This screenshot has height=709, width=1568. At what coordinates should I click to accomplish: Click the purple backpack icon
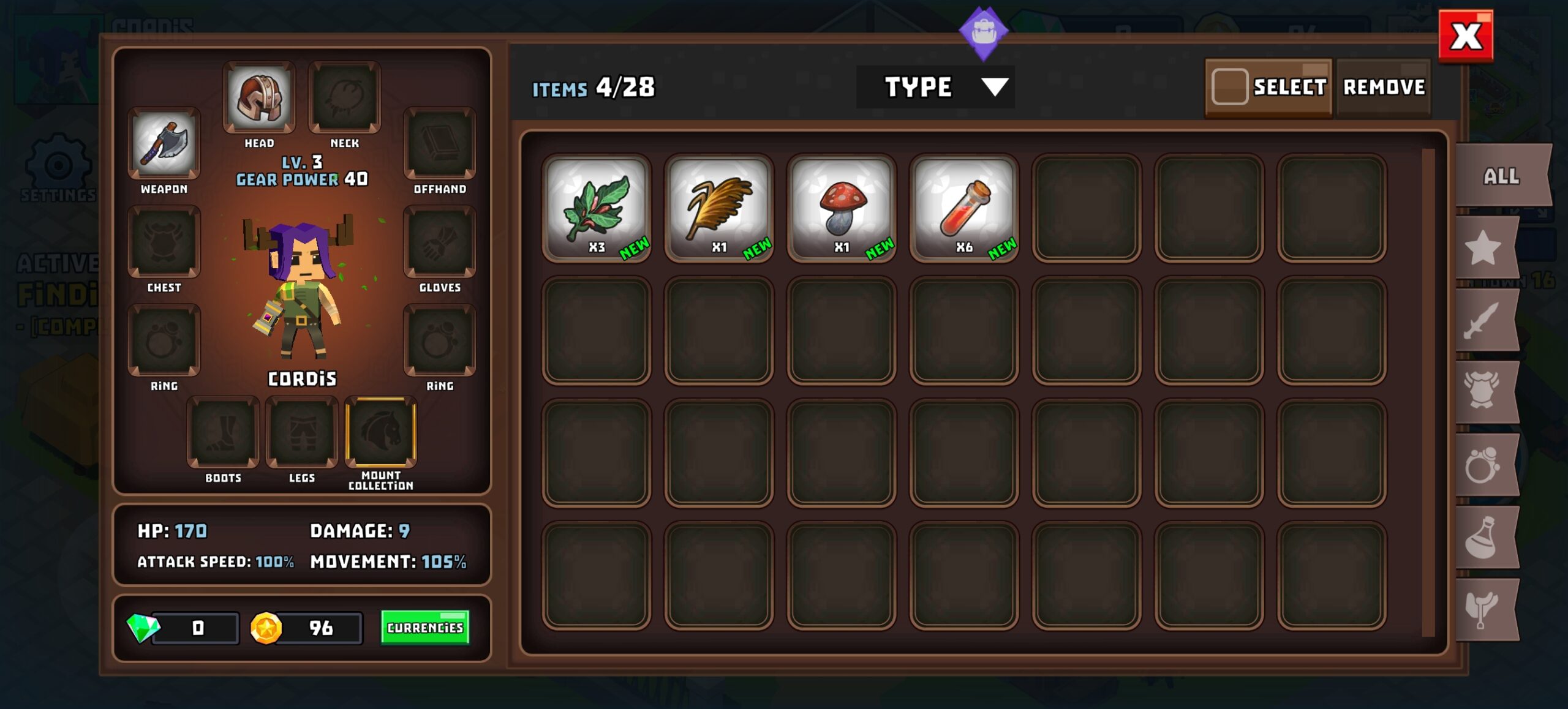pos(983,32)
